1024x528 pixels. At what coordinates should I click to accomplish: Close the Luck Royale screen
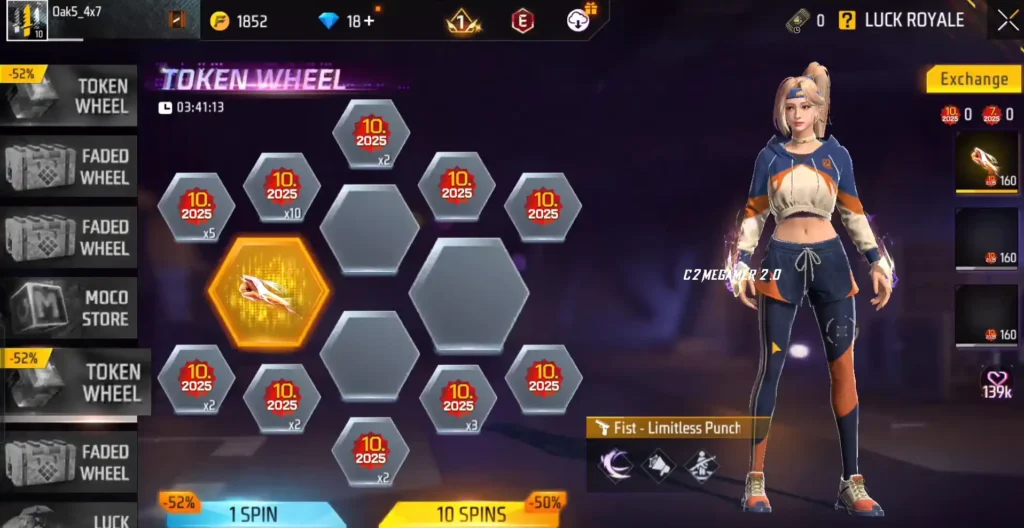point(1006,20)
